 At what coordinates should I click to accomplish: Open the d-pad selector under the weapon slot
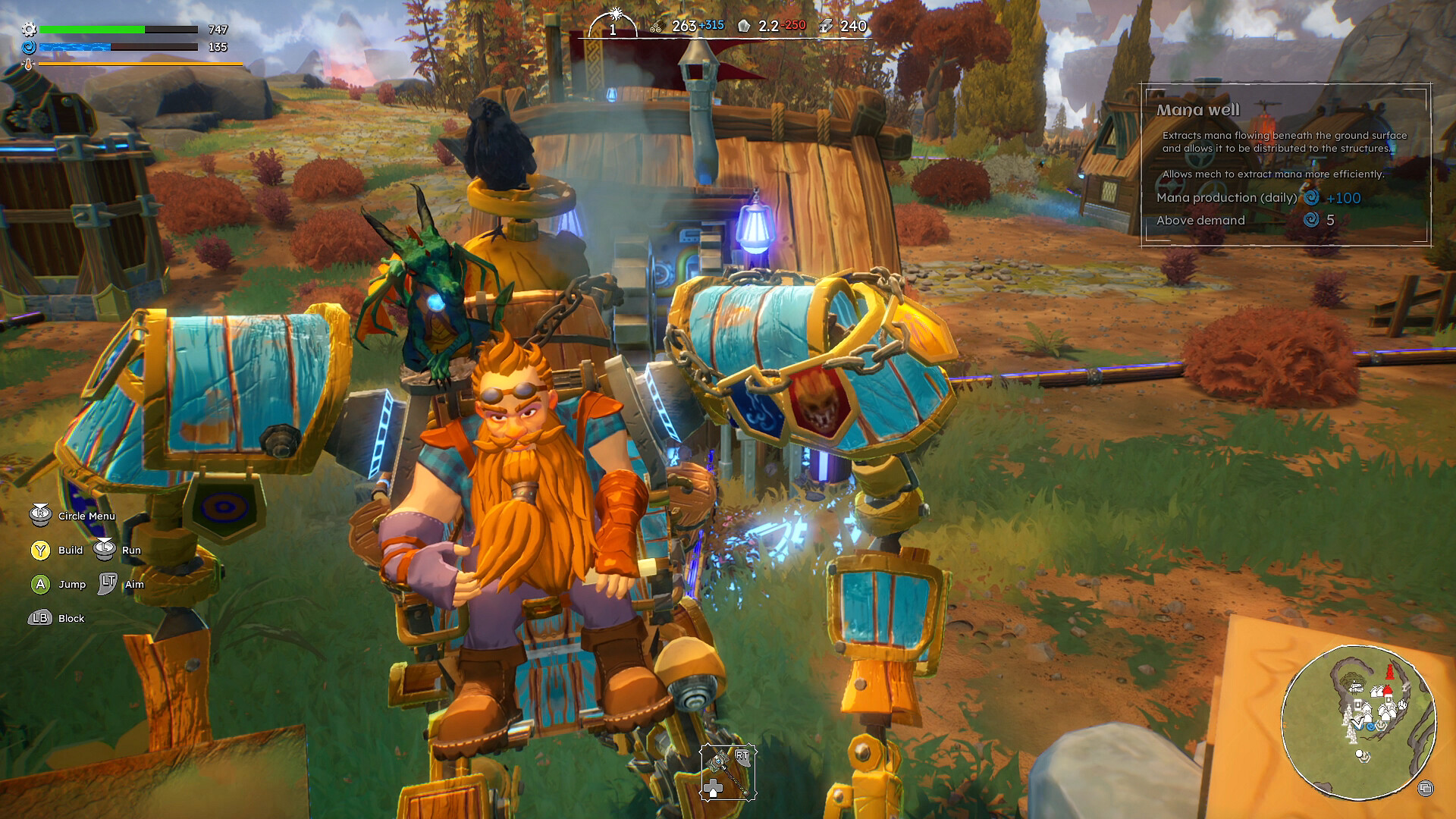(x=714, y=788)
